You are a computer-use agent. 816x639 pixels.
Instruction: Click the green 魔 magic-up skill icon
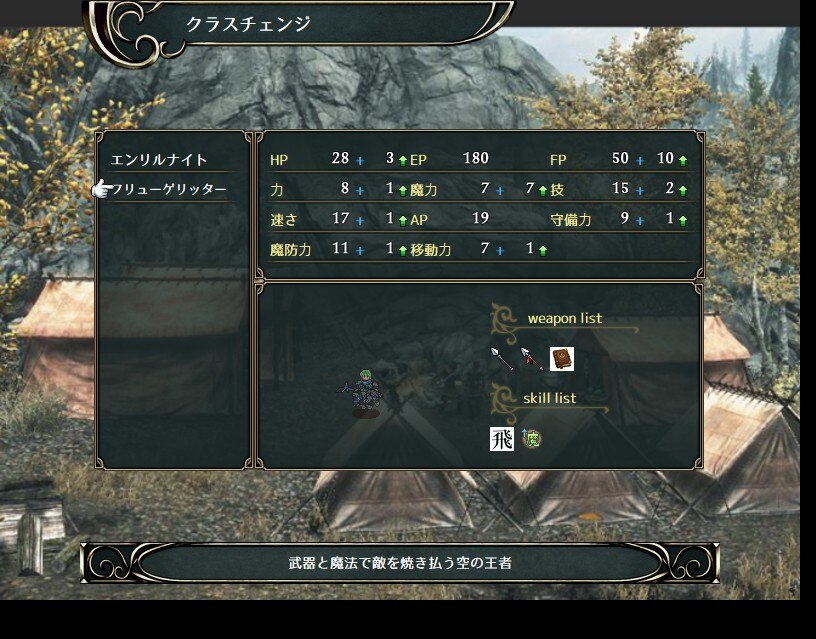click(x=531, y=438)
